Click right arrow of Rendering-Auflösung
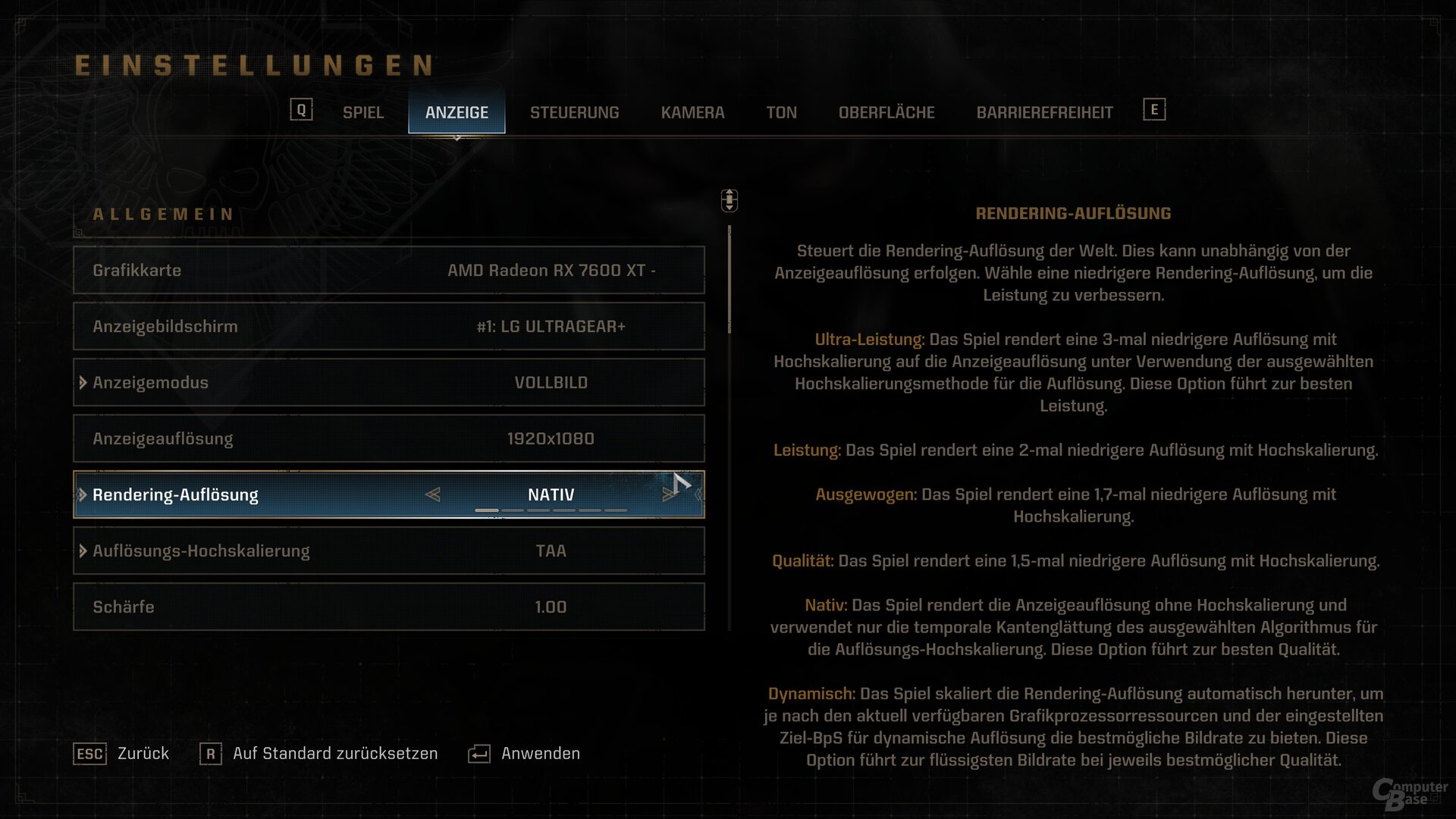 tap(668, 494)
